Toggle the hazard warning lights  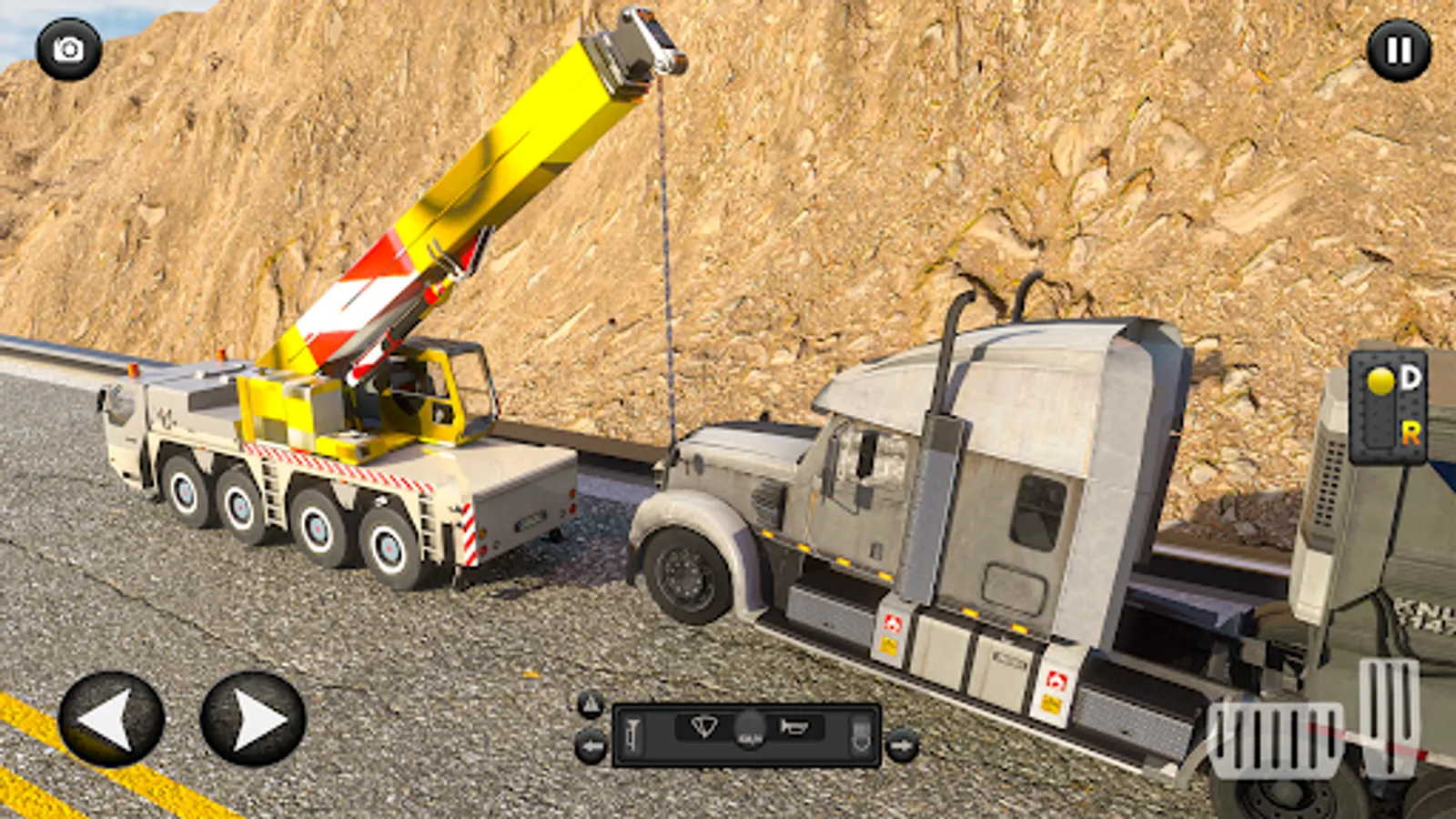pos(591,703)
